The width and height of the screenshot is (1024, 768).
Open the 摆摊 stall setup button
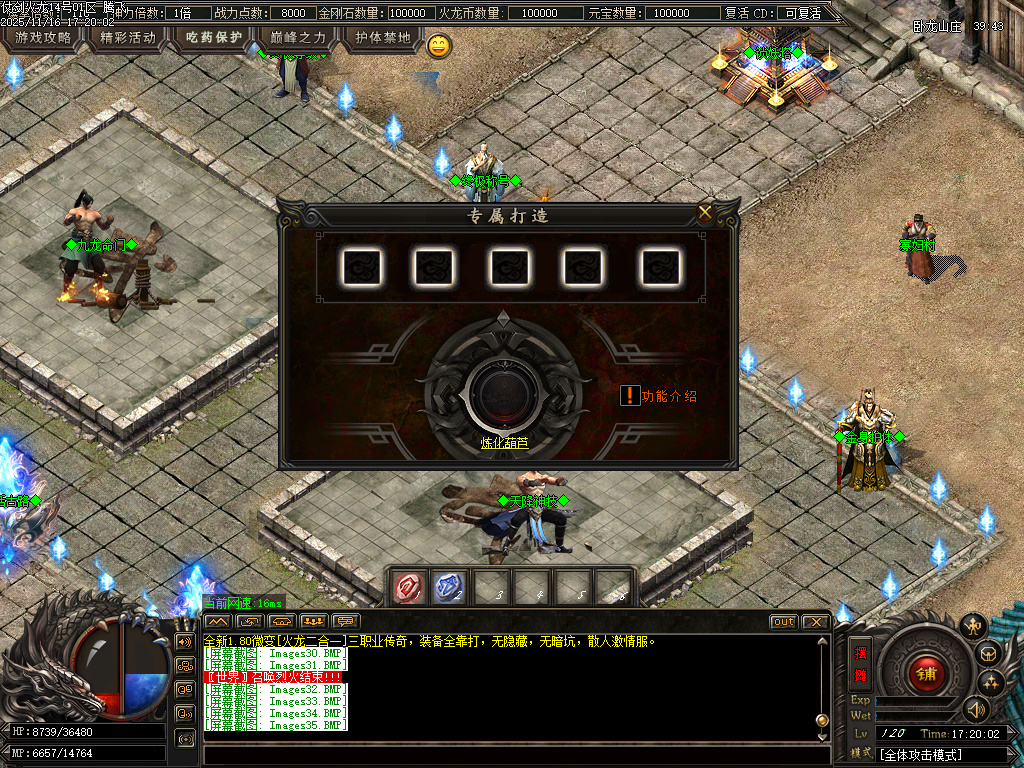[860, 663]
